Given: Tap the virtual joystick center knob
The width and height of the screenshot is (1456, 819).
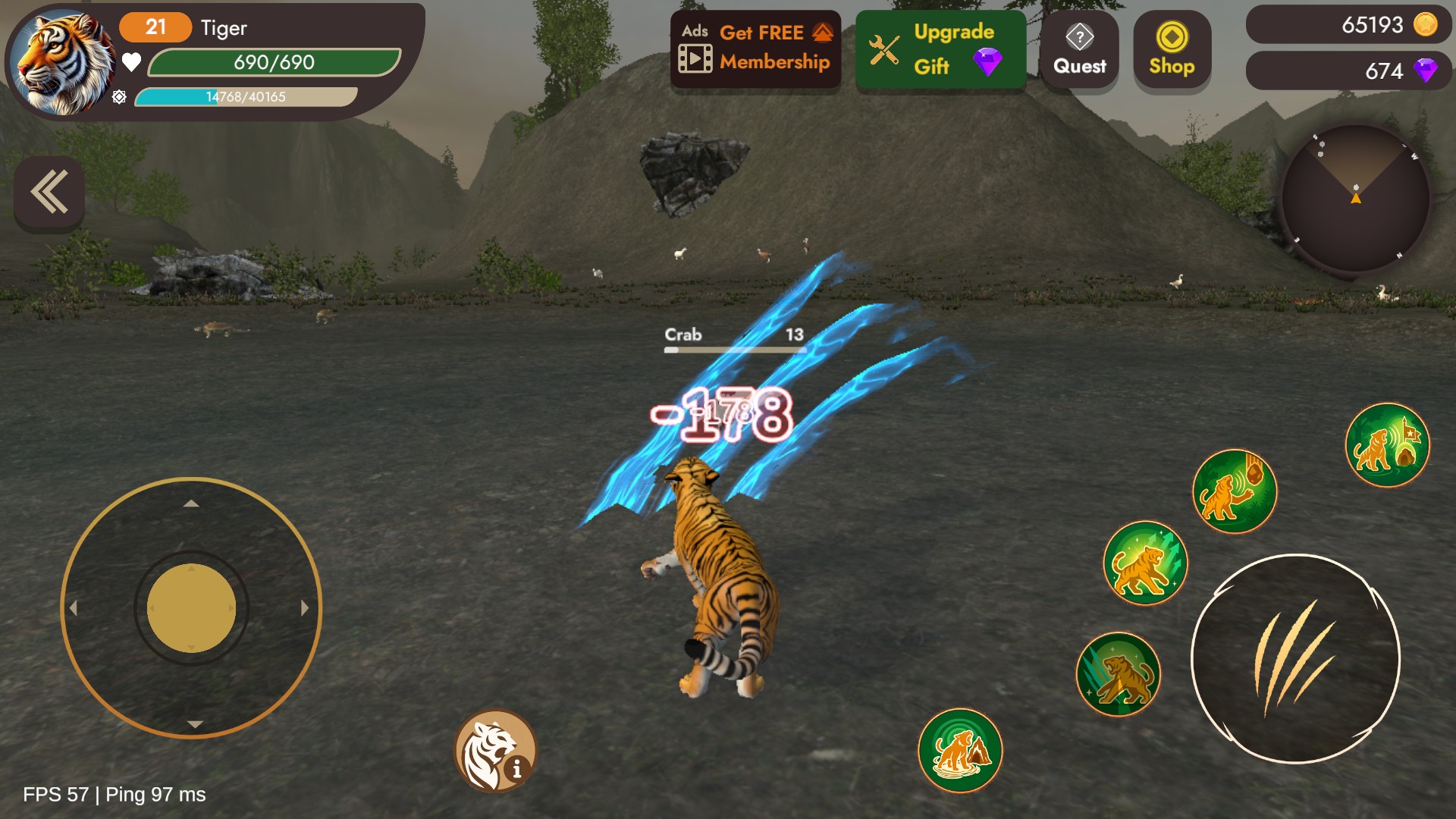Looking at the screenshot, I should coord(191,608).
